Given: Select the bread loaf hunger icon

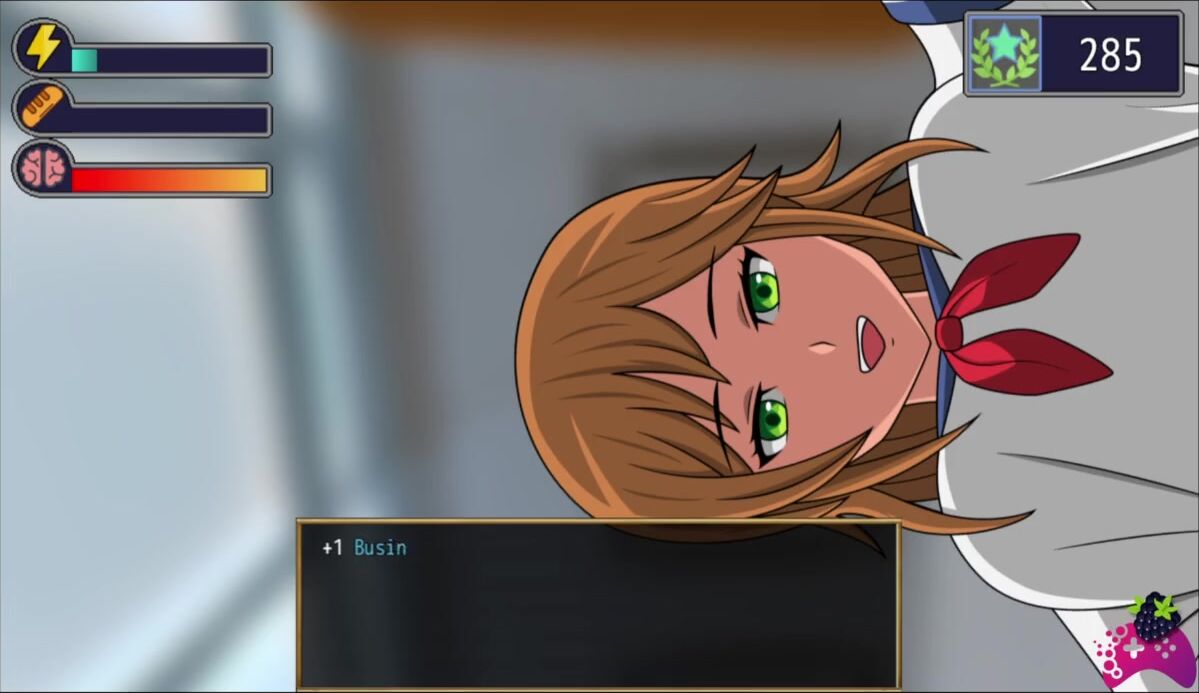Looking at the screenshot, I should pyautogui.click(x=41, y=107).
